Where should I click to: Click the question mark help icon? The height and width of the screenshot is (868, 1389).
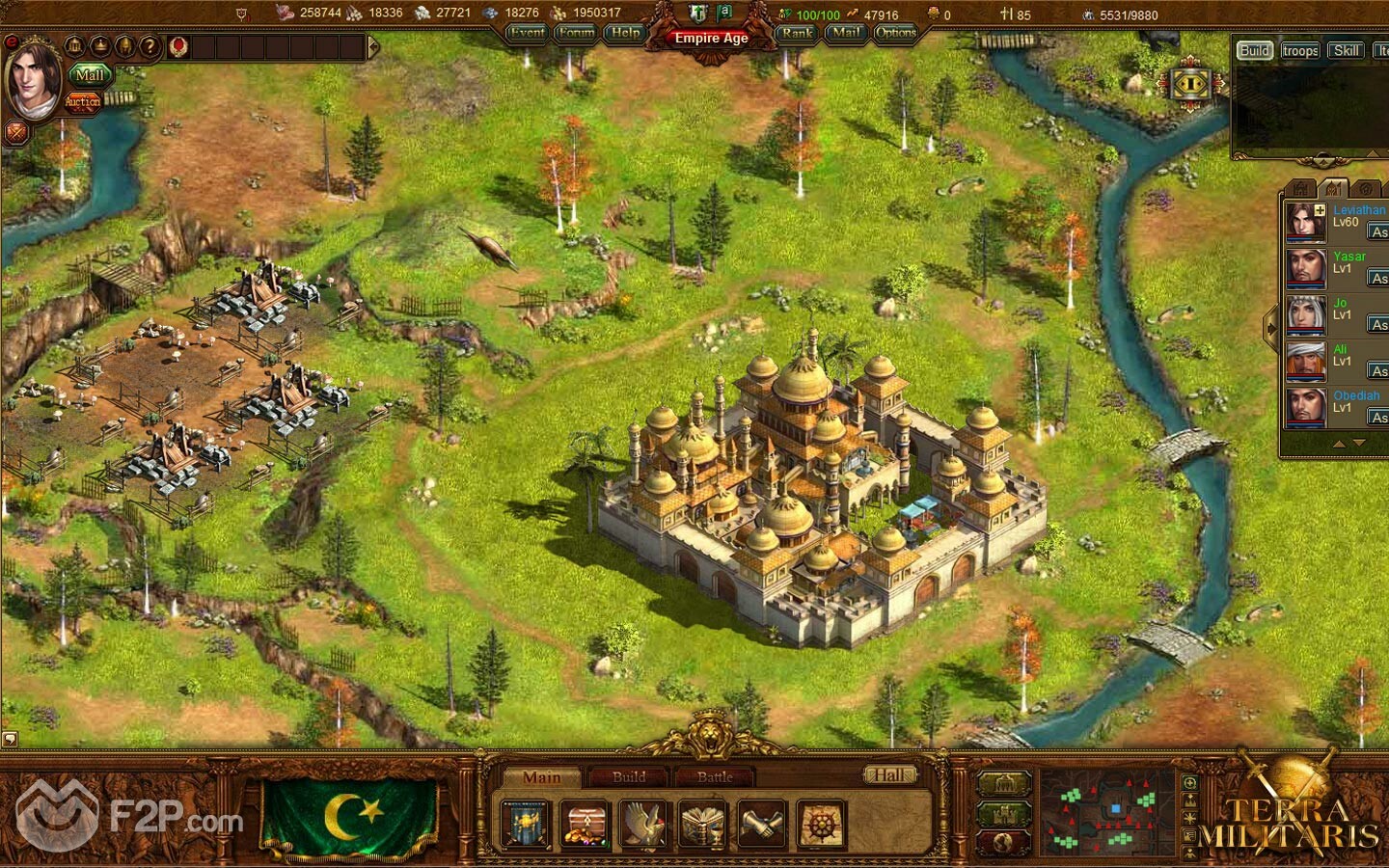(149, 45)
